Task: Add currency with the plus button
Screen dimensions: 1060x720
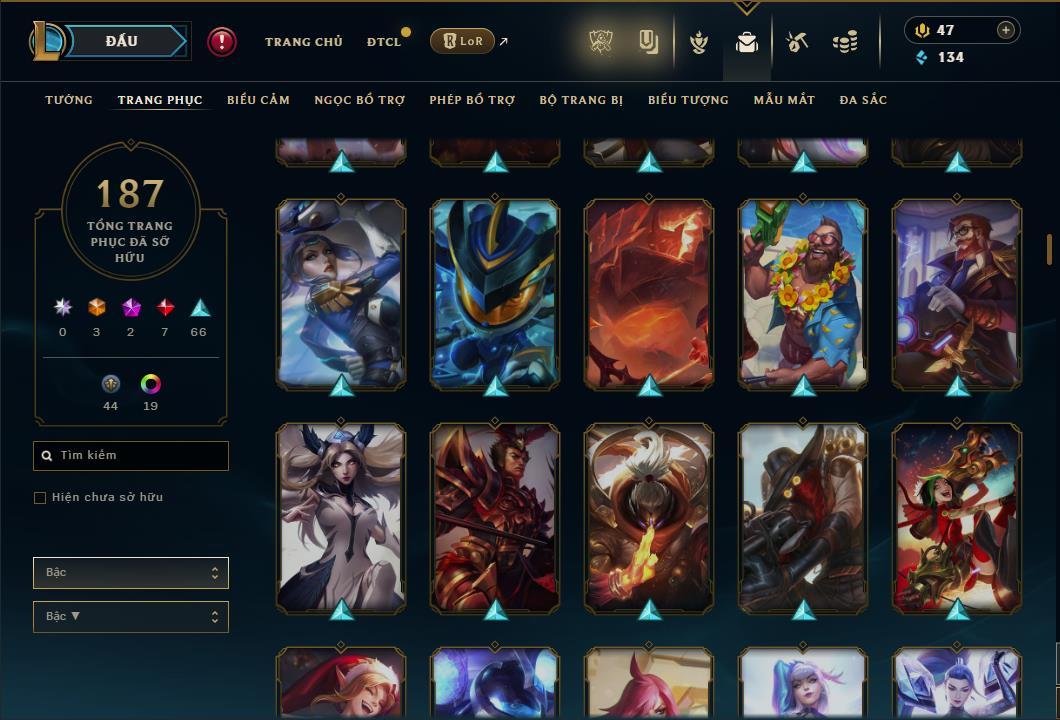Action: click(x=1006, y=30)
